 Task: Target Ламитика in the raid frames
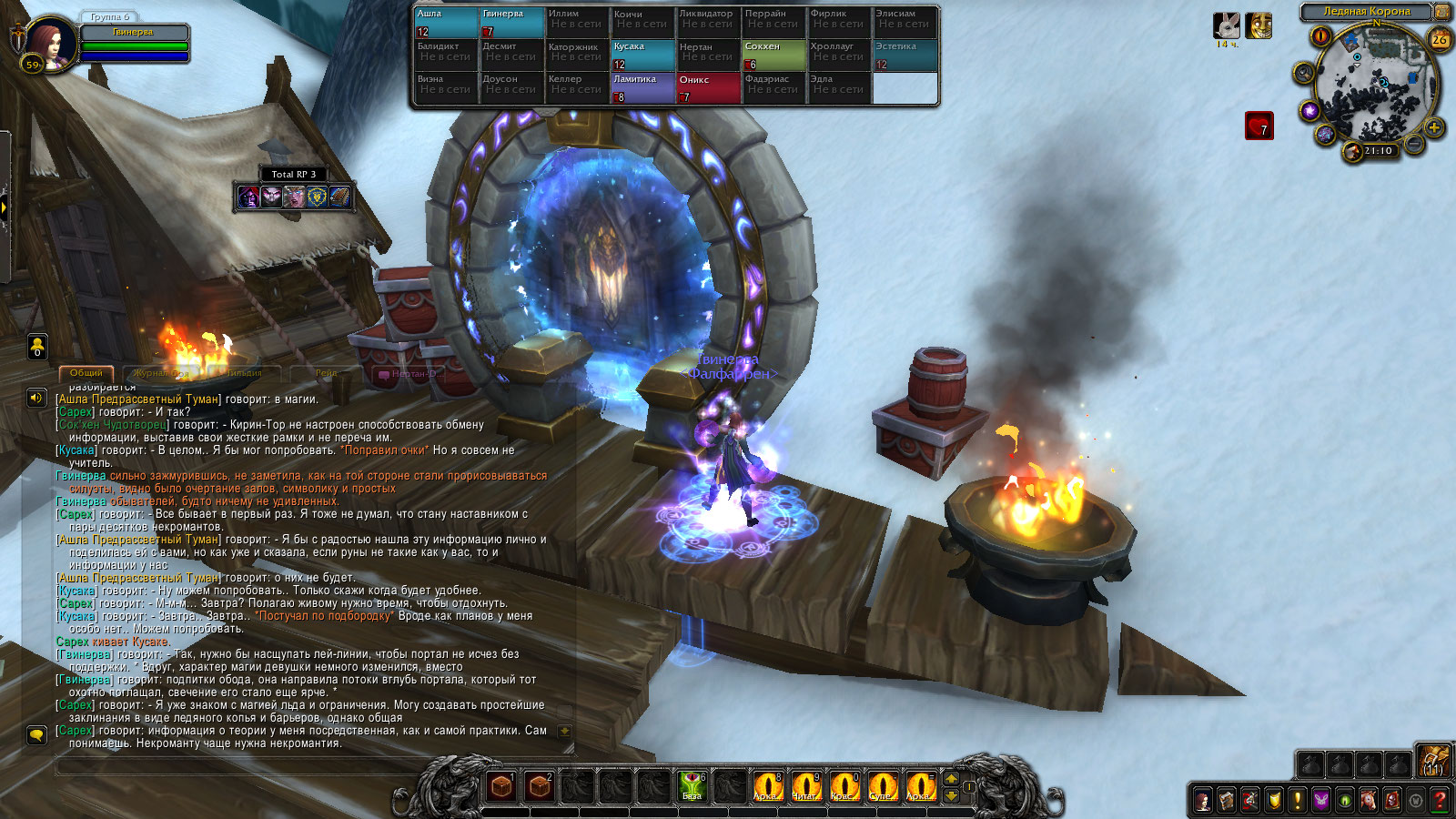click(642, 88)
